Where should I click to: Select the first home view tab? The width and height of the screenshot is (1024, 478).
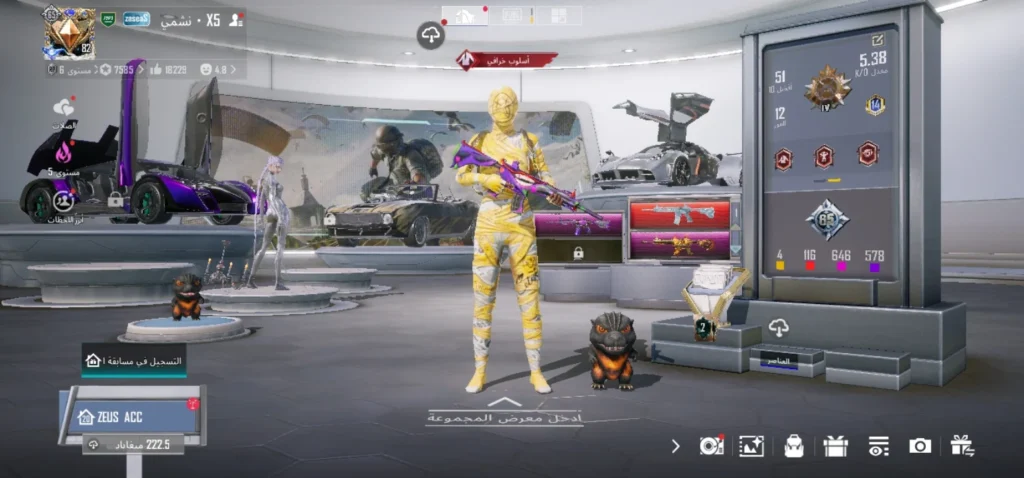(465, 15)
